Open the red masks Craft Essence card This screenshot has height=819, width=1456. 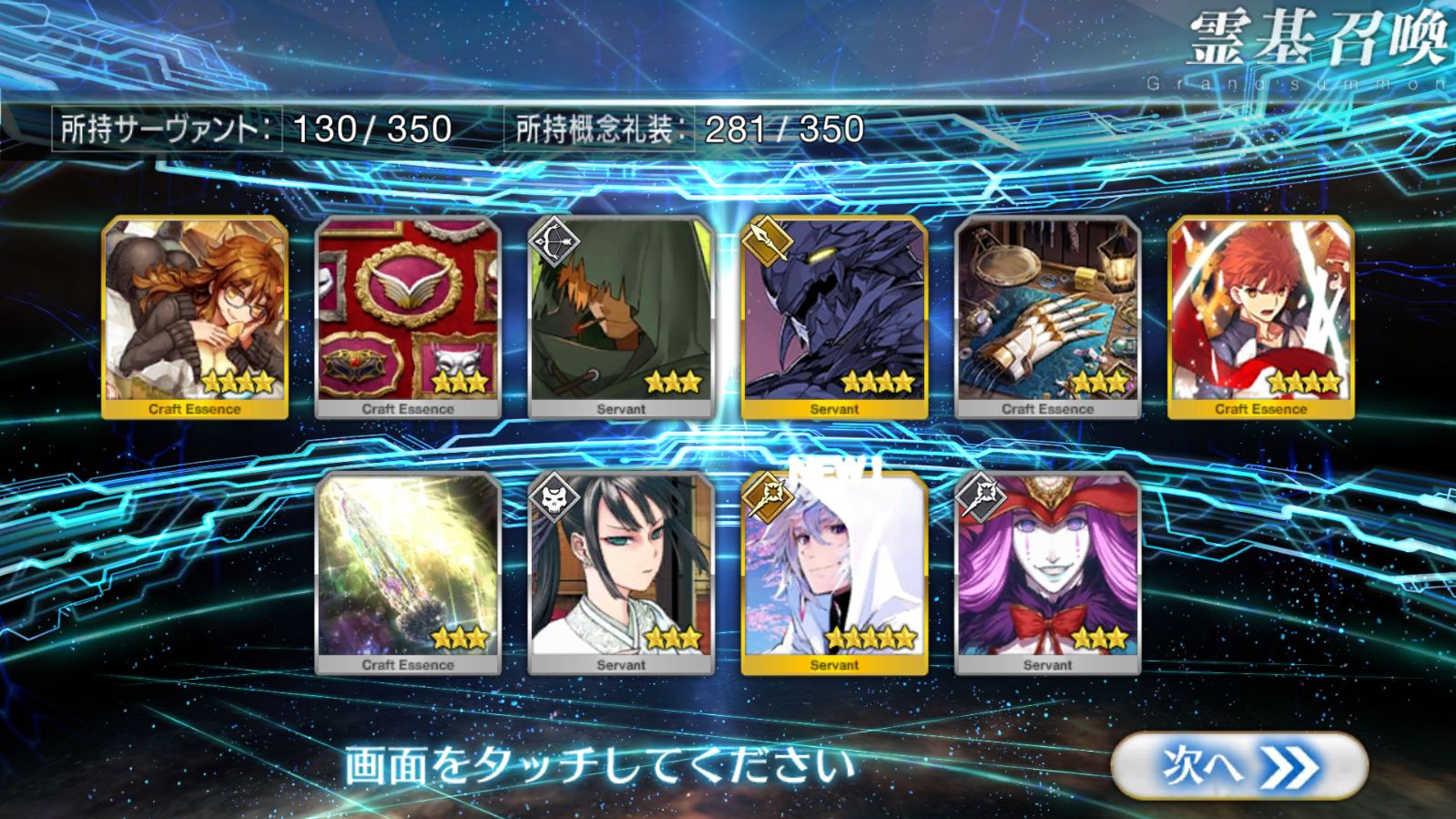coord(408,317)
